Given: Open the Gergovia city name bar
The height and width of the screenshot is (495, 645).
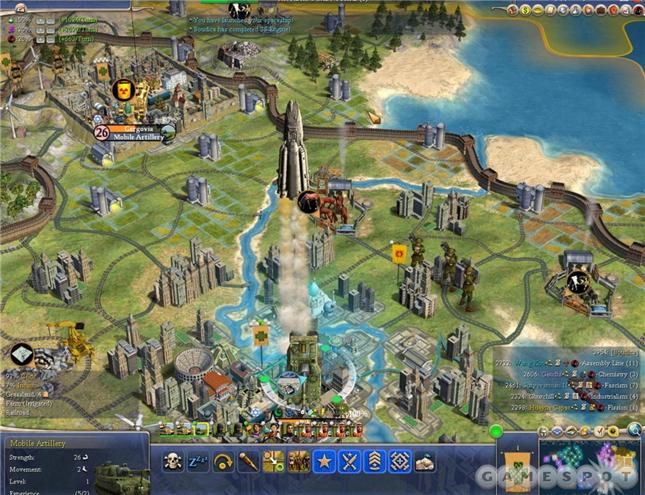Looking at the screenshot, I should click(134, 132).
